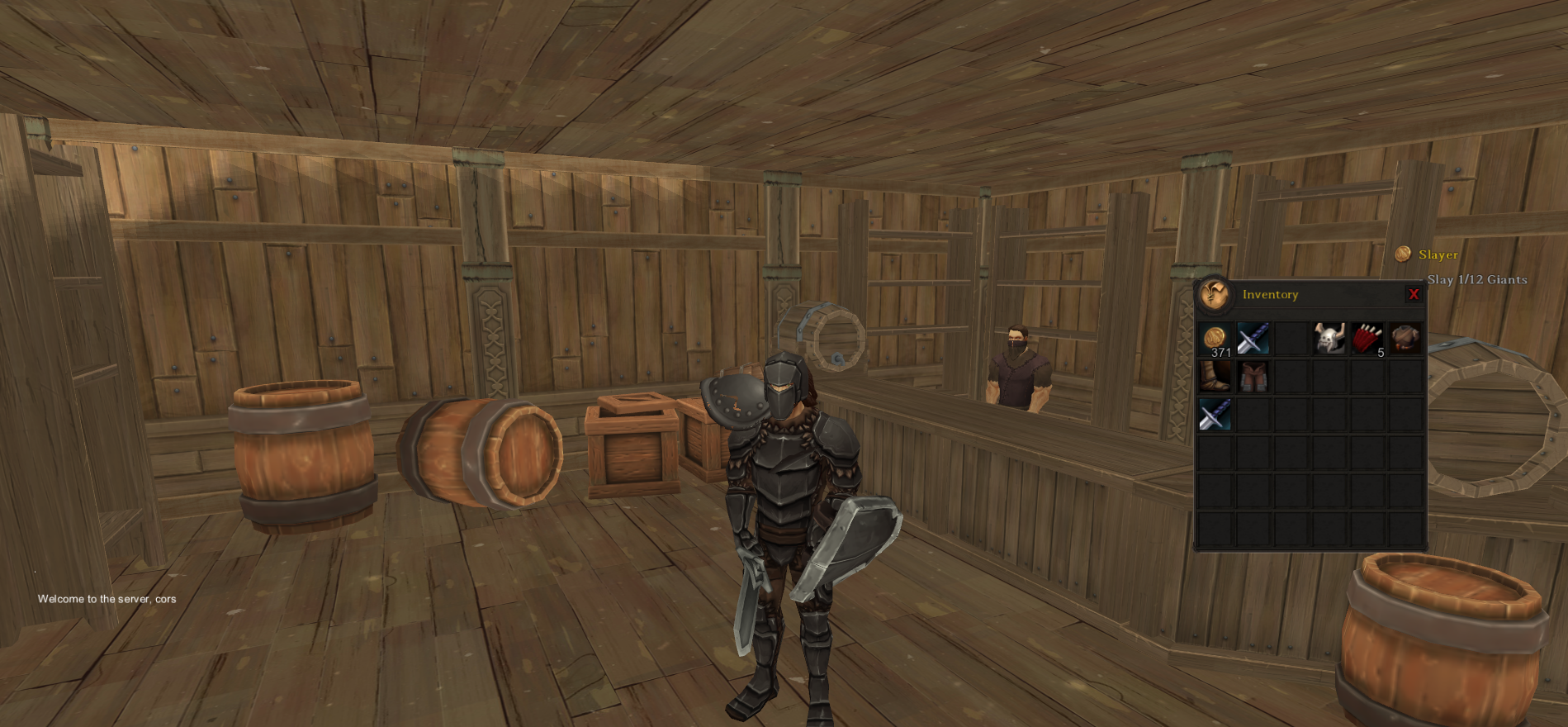Select the brown leather chest armor

click(1405, 339)
